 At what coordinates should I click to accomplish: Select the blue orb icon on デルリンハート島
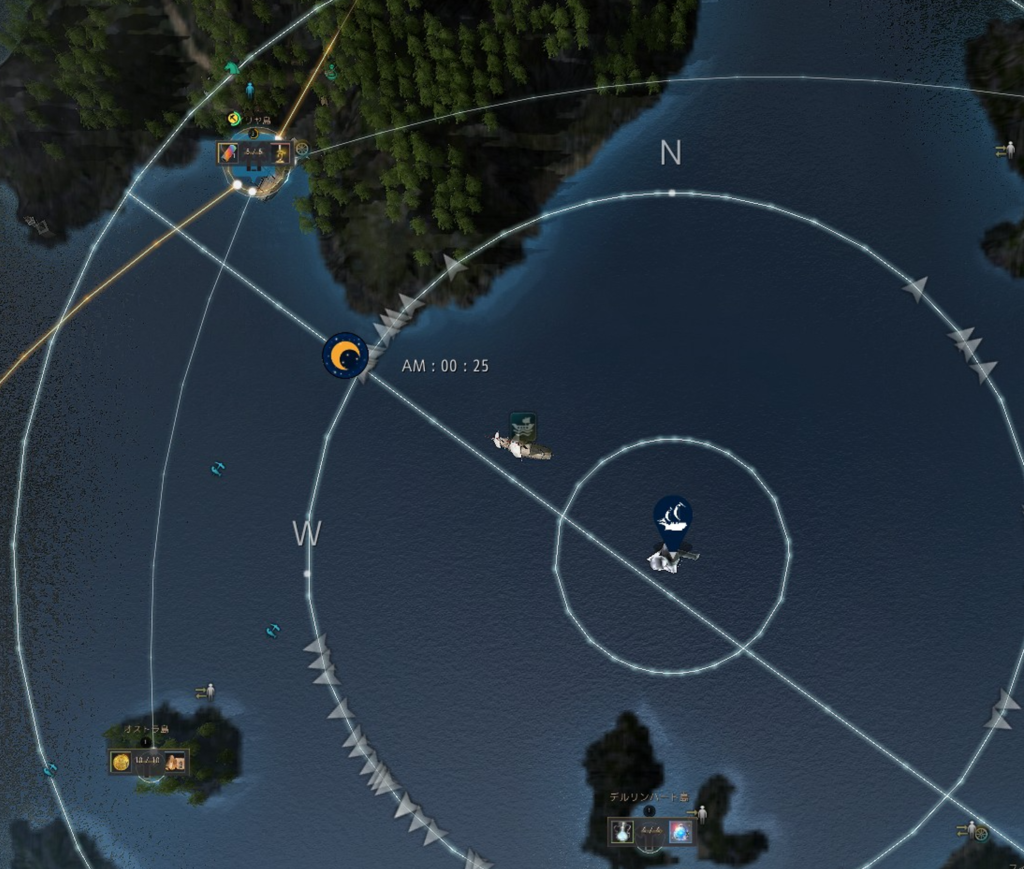click(680, 831)
